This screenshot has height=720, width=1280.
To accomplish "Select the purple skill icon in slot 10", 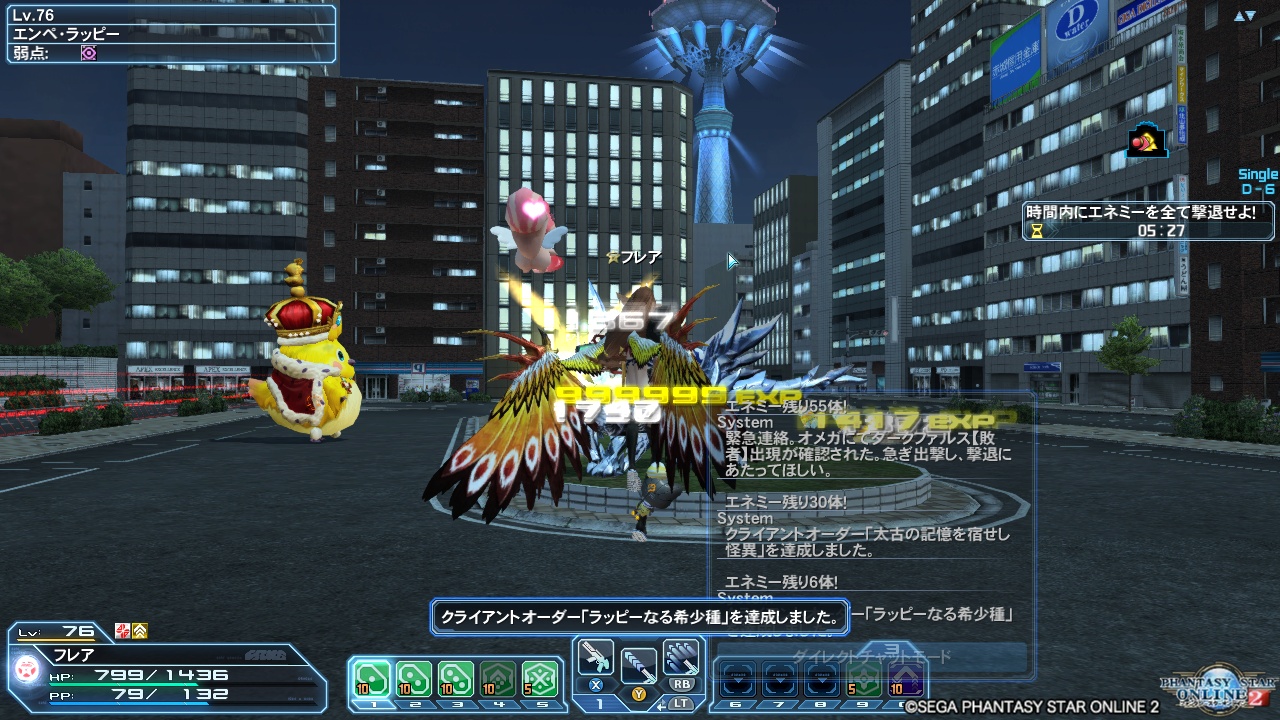I will [904, 680].
